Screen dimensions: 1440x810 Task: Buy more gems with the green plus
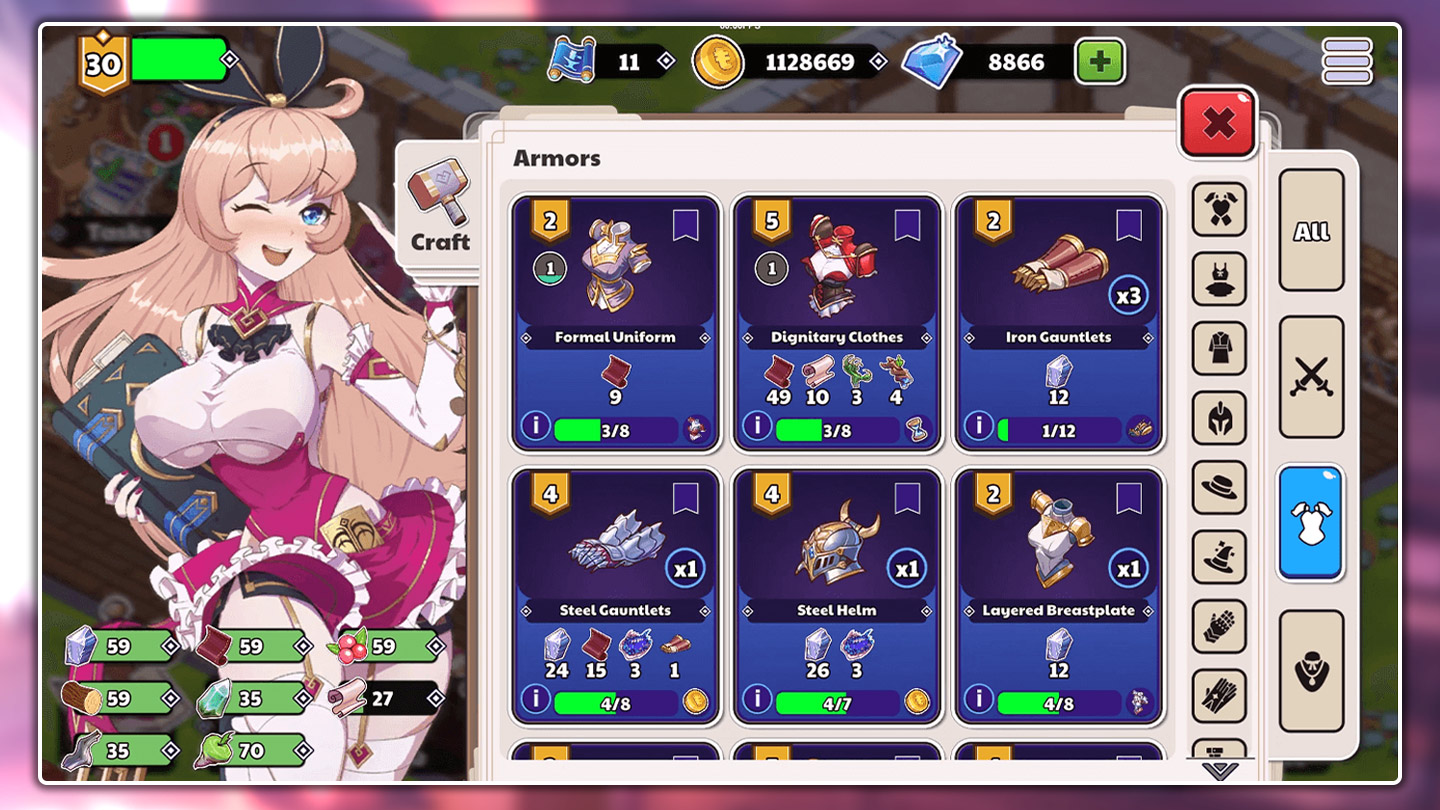coord(1100,62)
